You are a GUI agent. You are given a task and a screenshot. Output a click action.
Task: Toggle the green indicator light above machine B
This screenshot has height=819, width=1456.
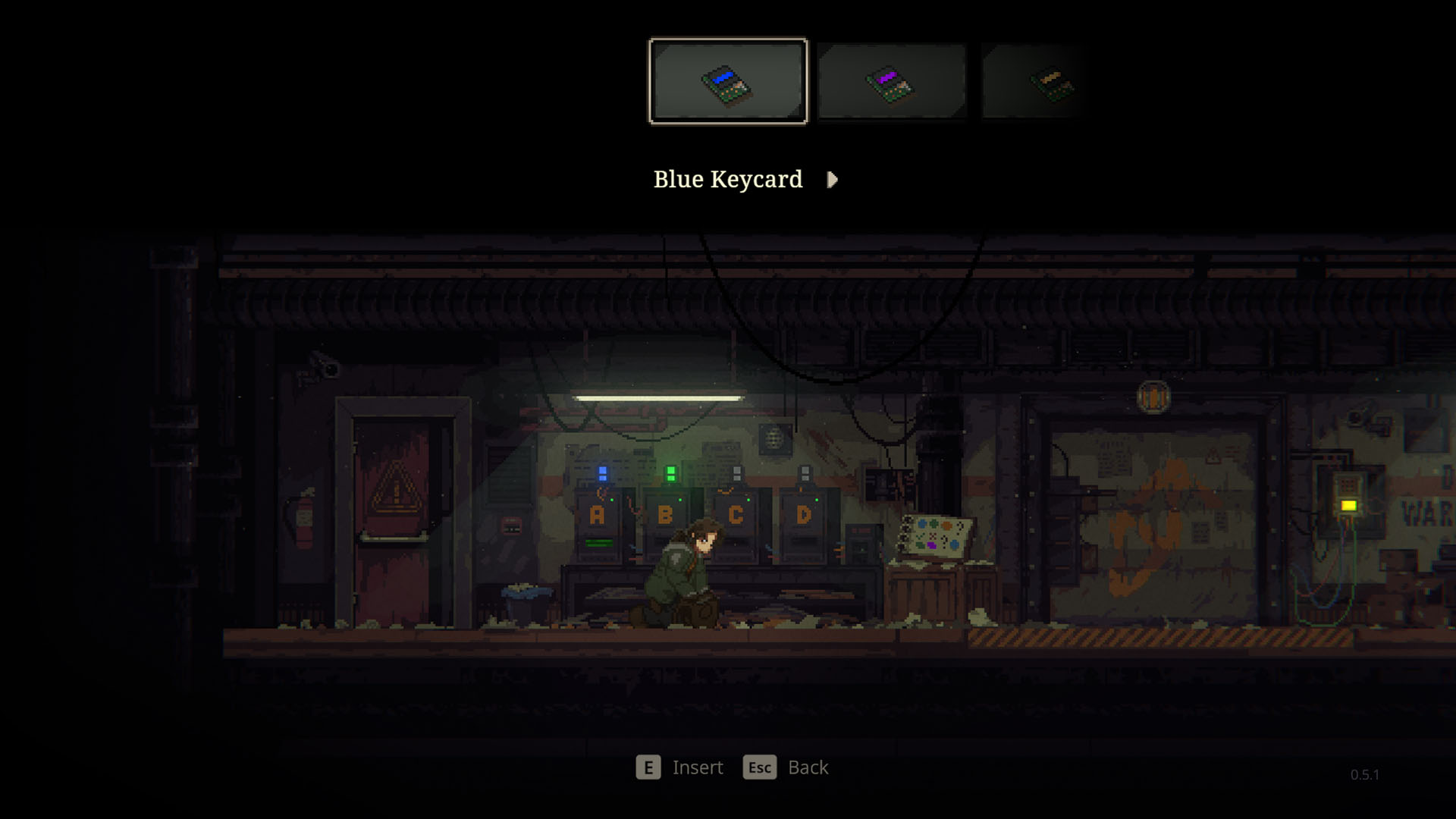[x=672, y=474]
